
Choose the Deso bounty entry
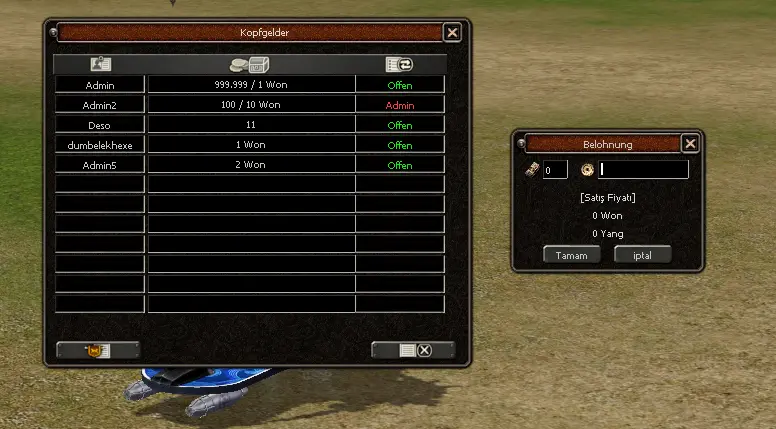[x=100, y=125]
